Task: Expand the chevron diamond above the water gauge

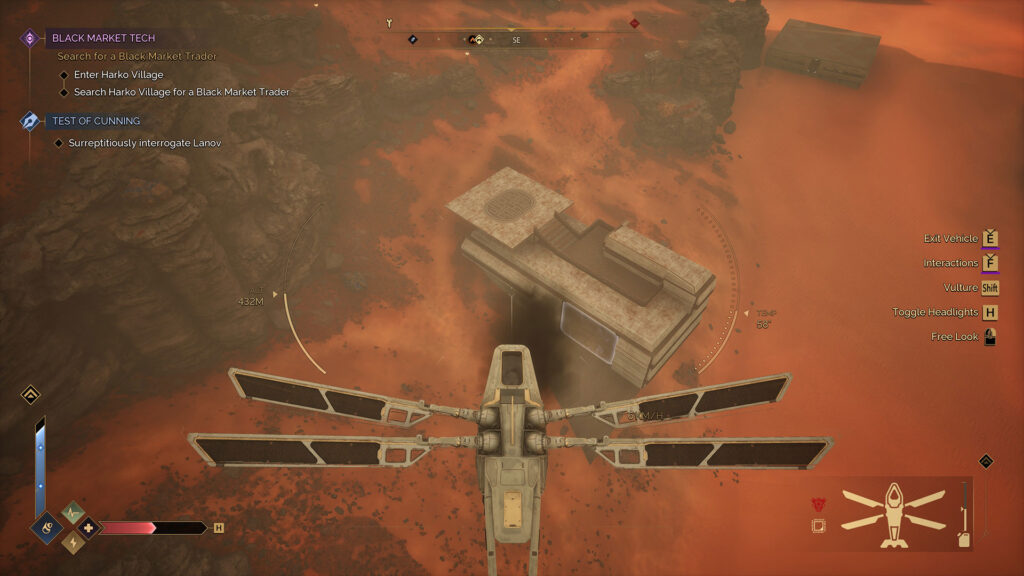Action: pos(30,395)
